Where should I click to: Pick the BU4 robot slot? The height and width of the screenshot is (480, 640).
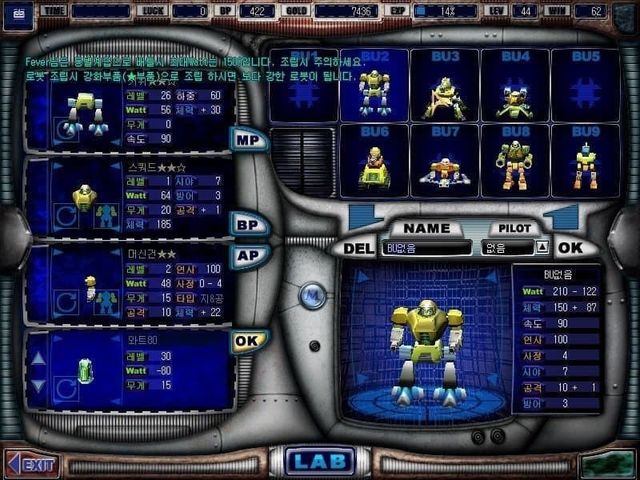pyautogui.click(x=515, y=87)
